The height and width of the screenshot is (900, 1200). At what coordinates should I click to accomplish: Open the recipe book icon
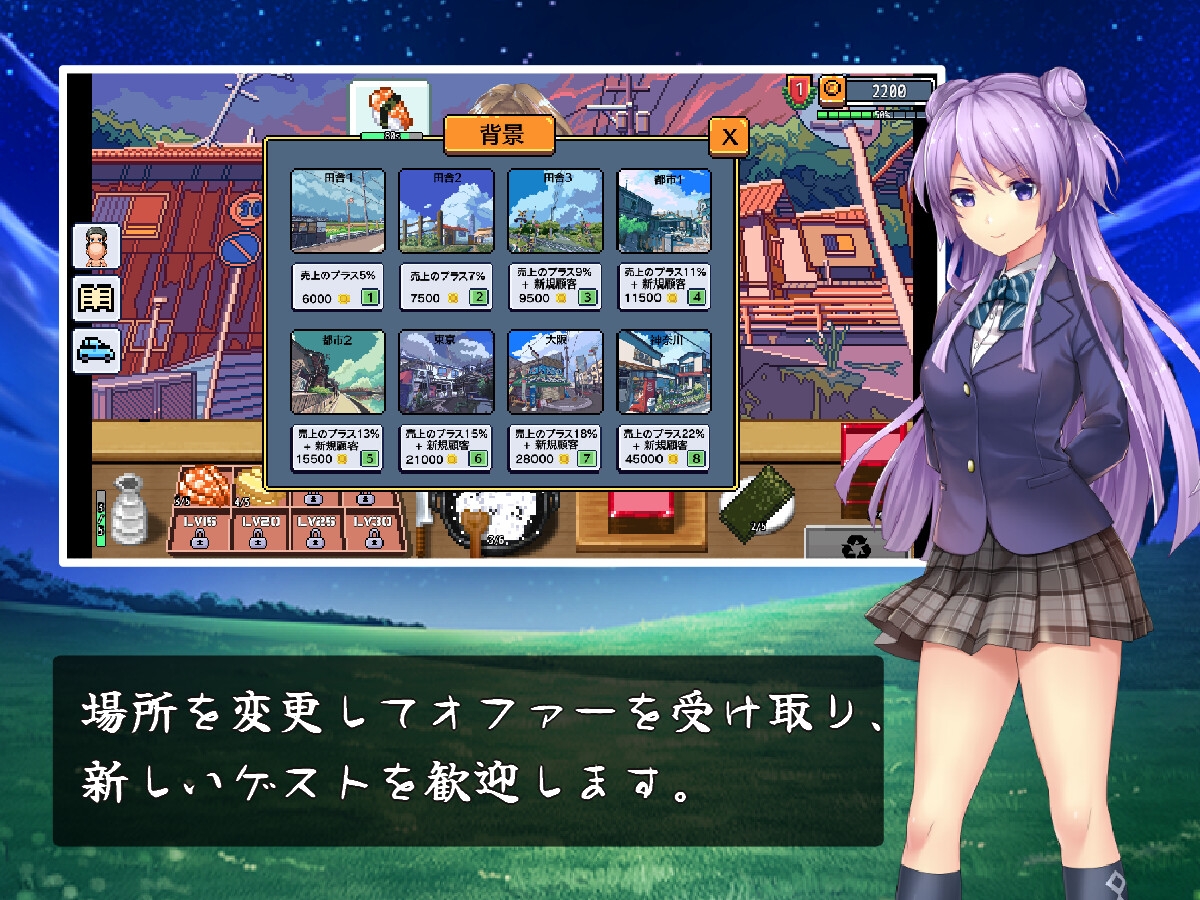pyautogui.click(x=97, y=298)
